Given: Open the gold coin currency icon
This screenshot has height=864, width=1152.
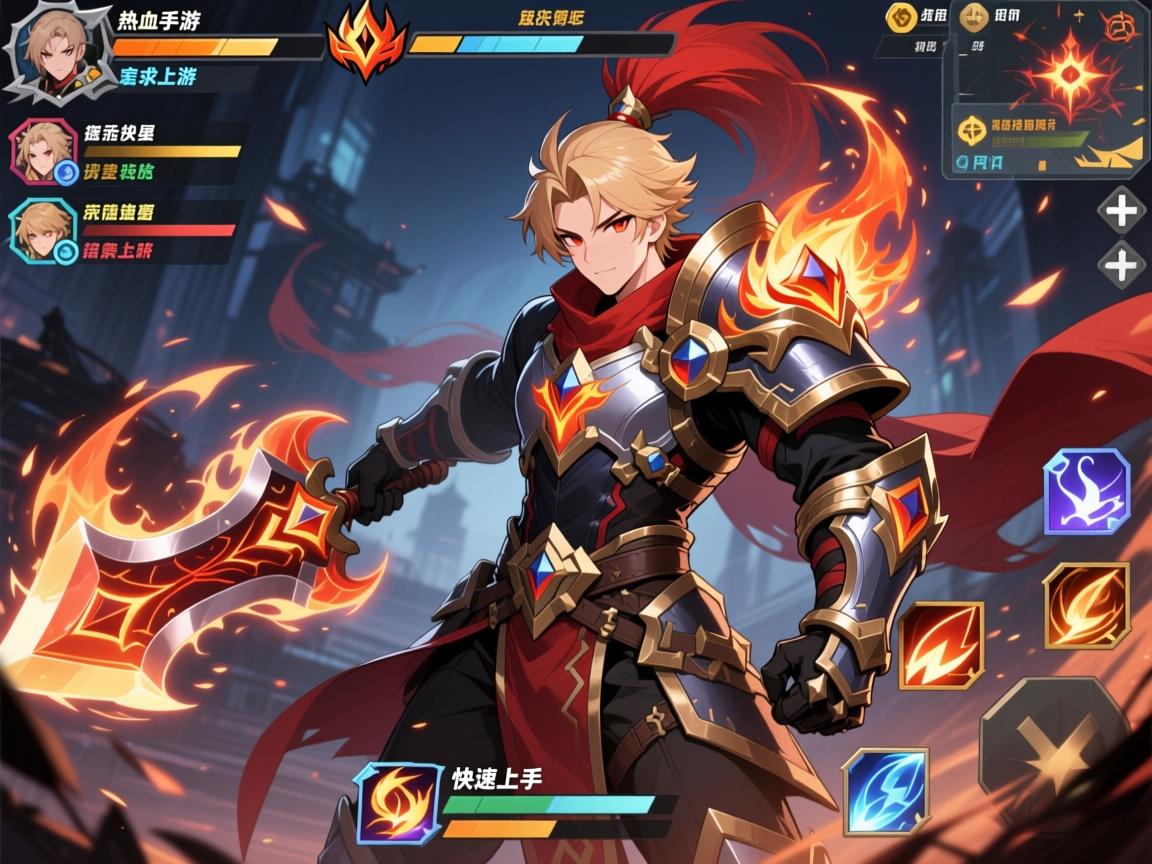Looking at the screenshot, I should point(901,17).
